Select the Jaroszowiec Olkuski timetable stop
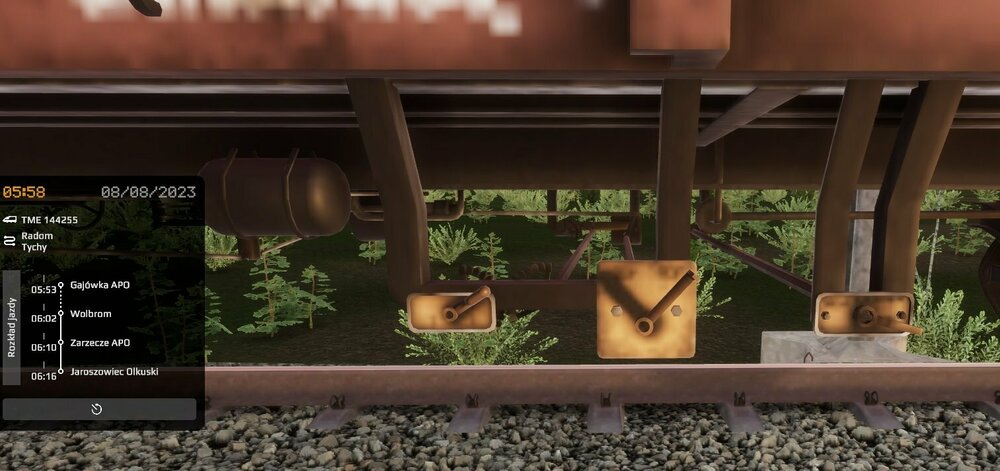Screen dimensions: 1000x471 pos(114,372)
